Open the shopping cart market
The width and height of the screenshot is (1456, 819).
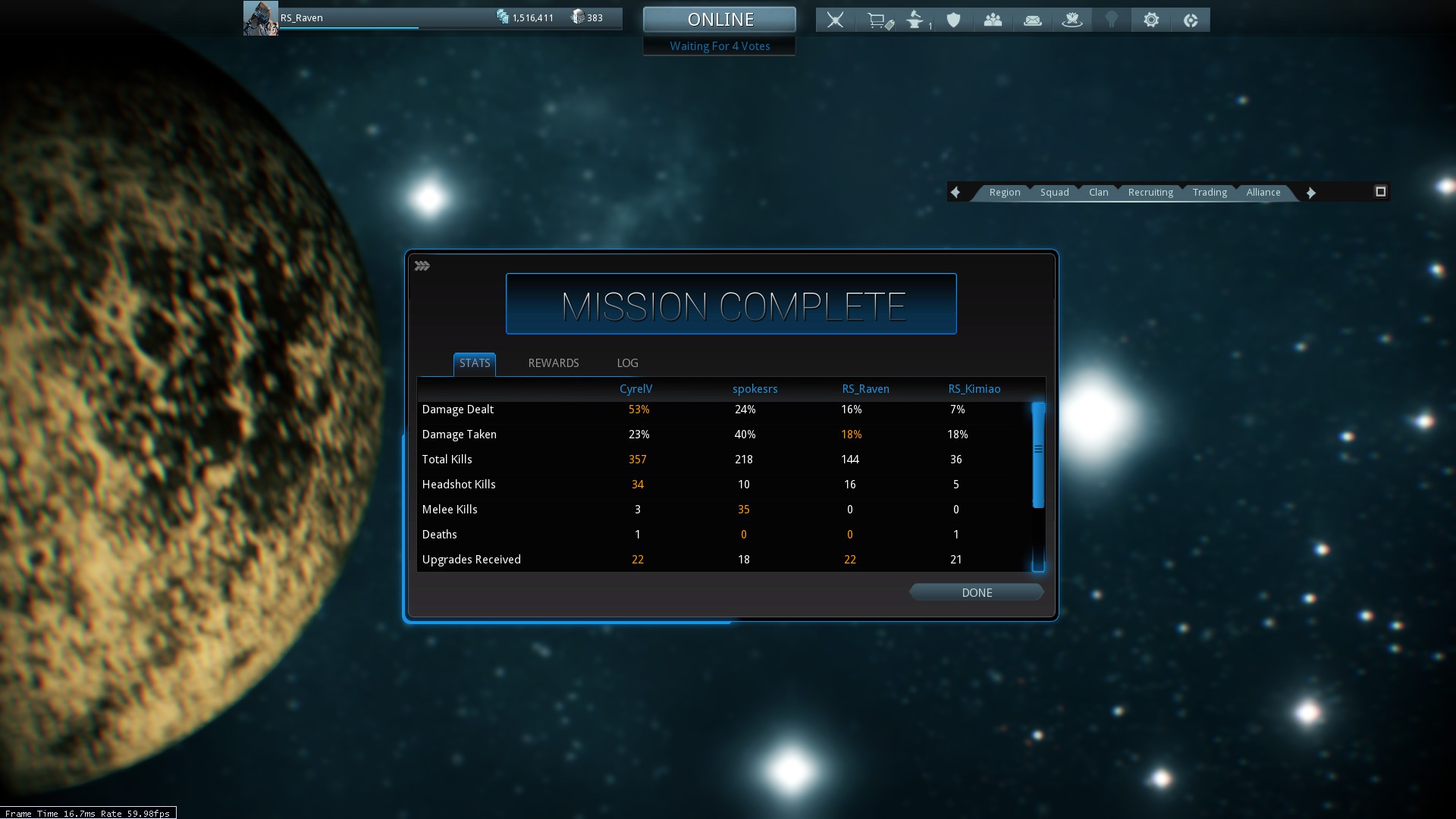[879, 20]
